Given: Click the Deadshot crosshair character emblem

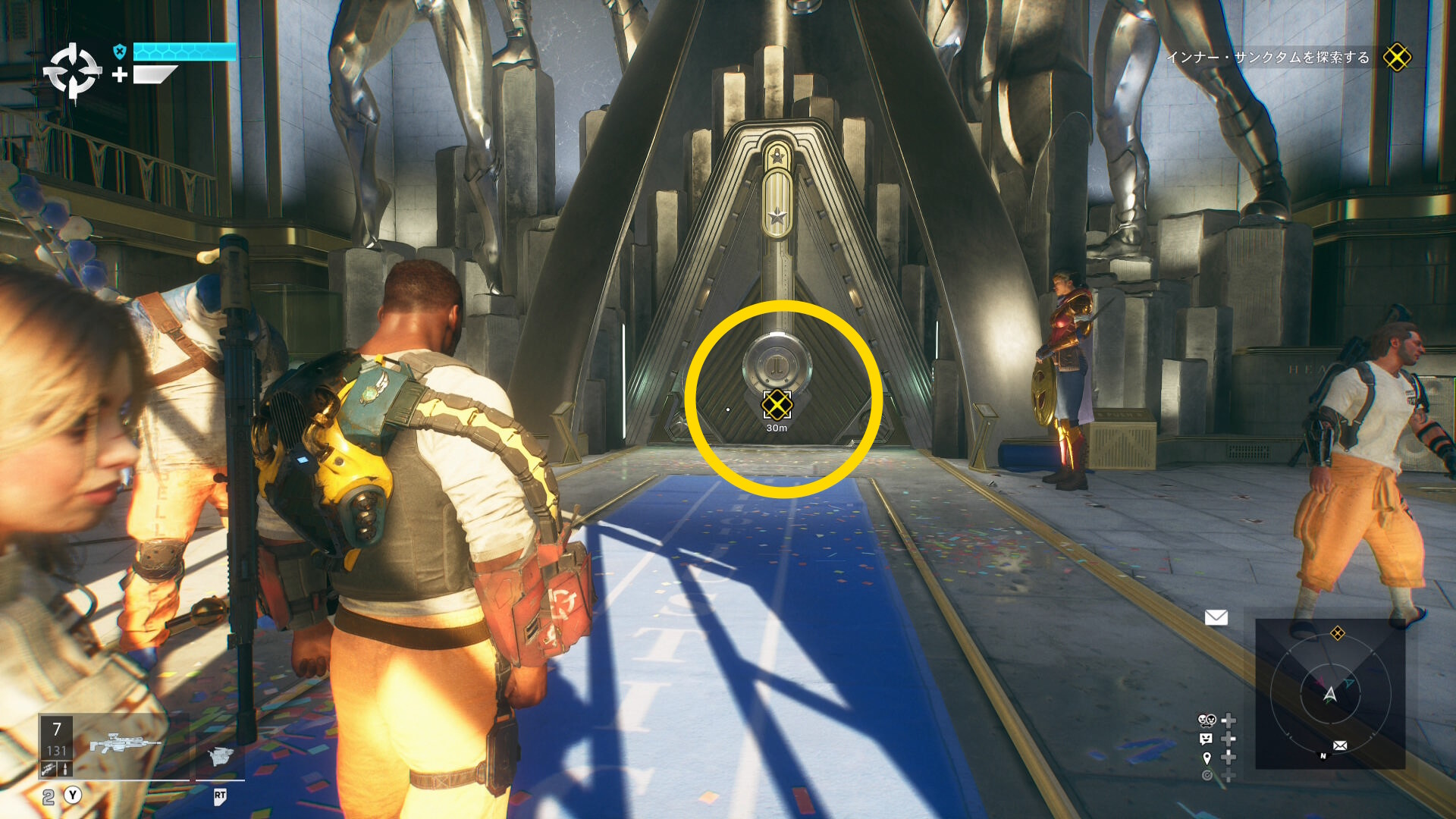Looking at the screenshot, I should click(72, 73).
